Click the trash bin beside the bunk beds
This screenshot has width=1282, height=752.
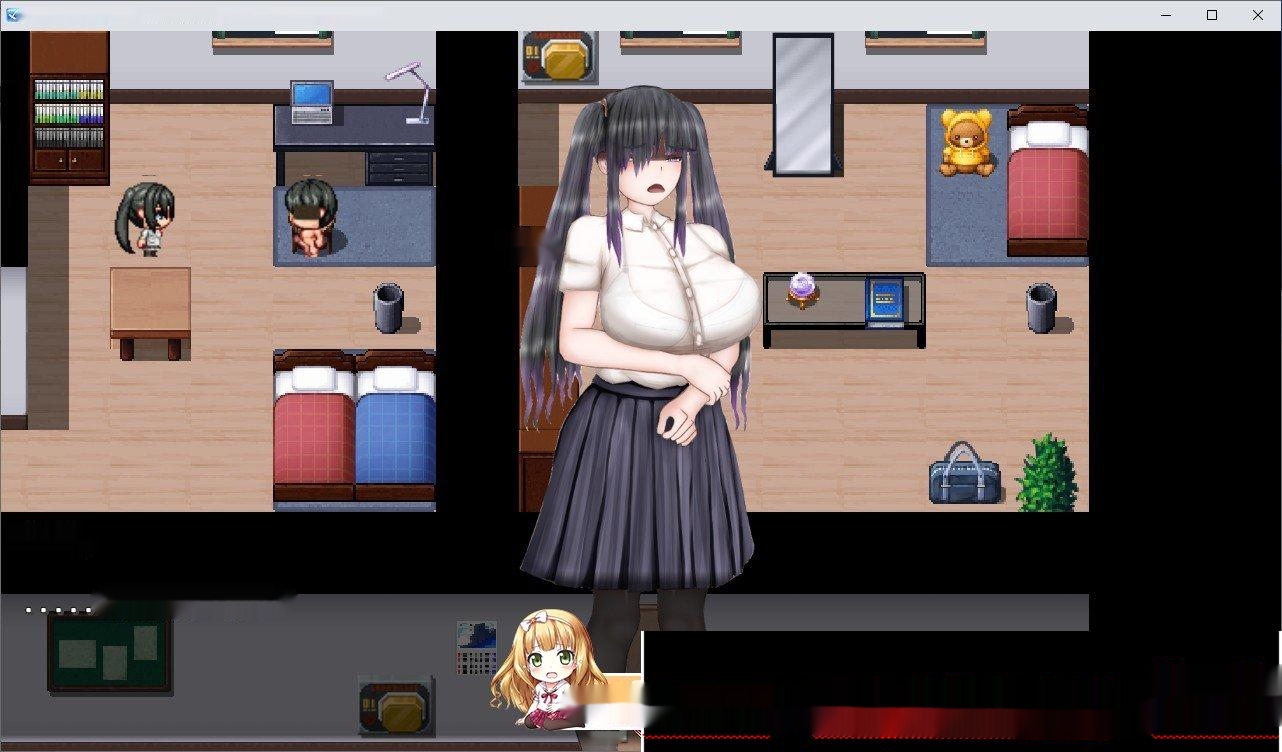point(388,308)
